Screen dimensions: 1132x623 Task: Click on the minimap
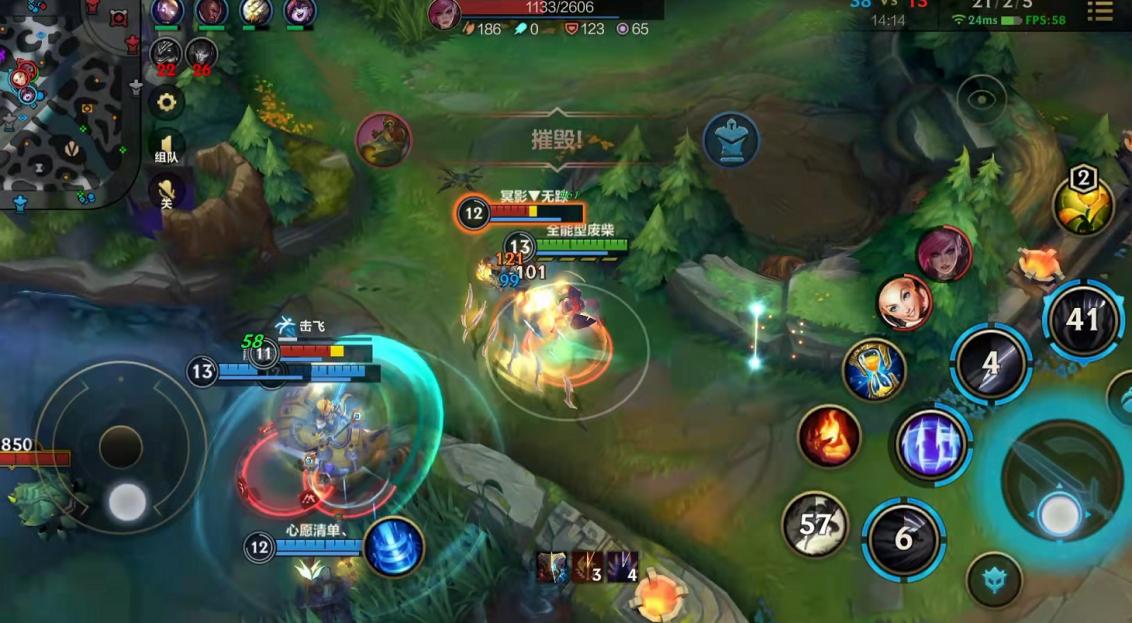coord(65,100)
